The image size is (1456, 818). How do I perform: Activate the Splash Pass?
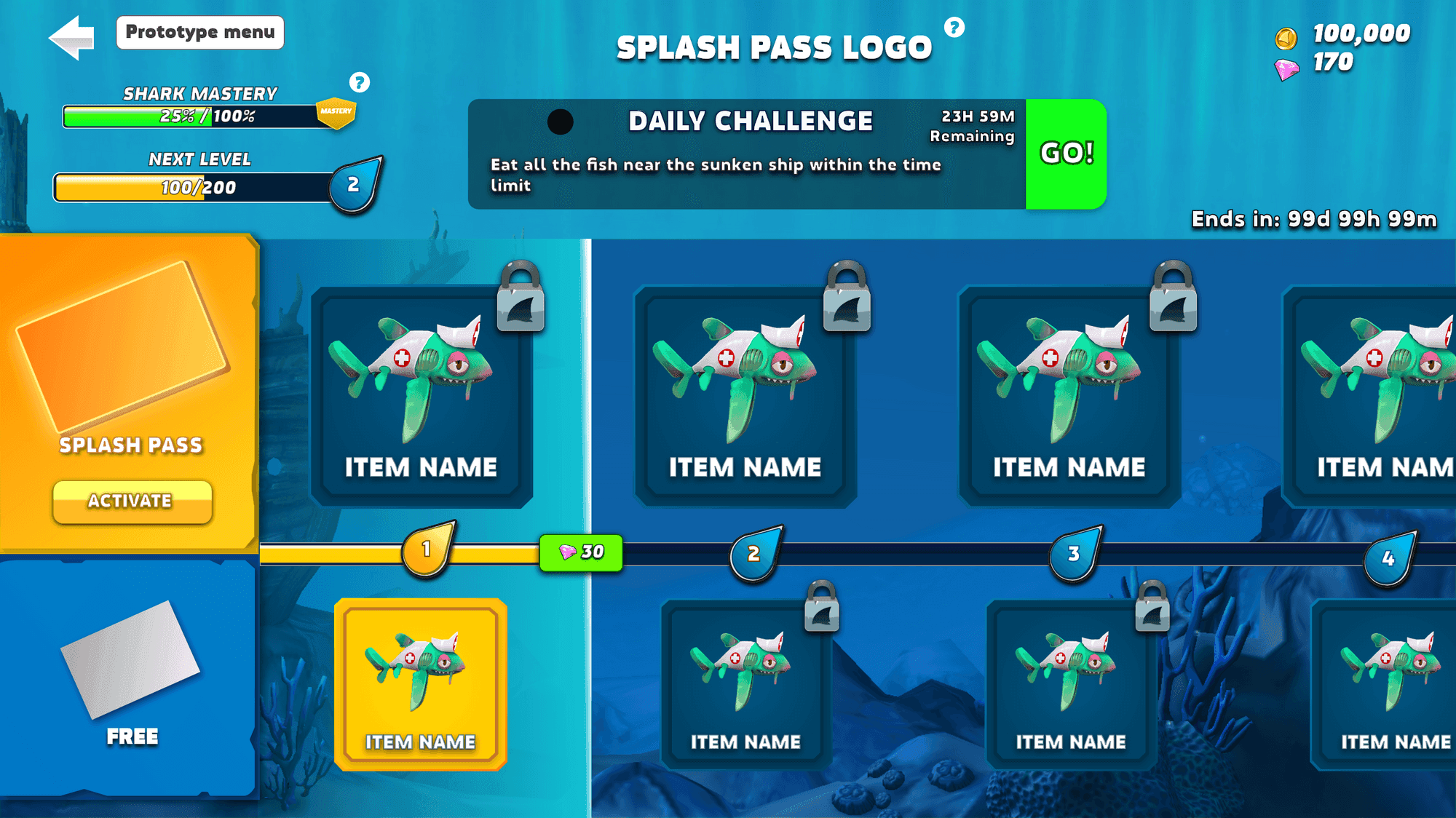(x=132, y=501)
